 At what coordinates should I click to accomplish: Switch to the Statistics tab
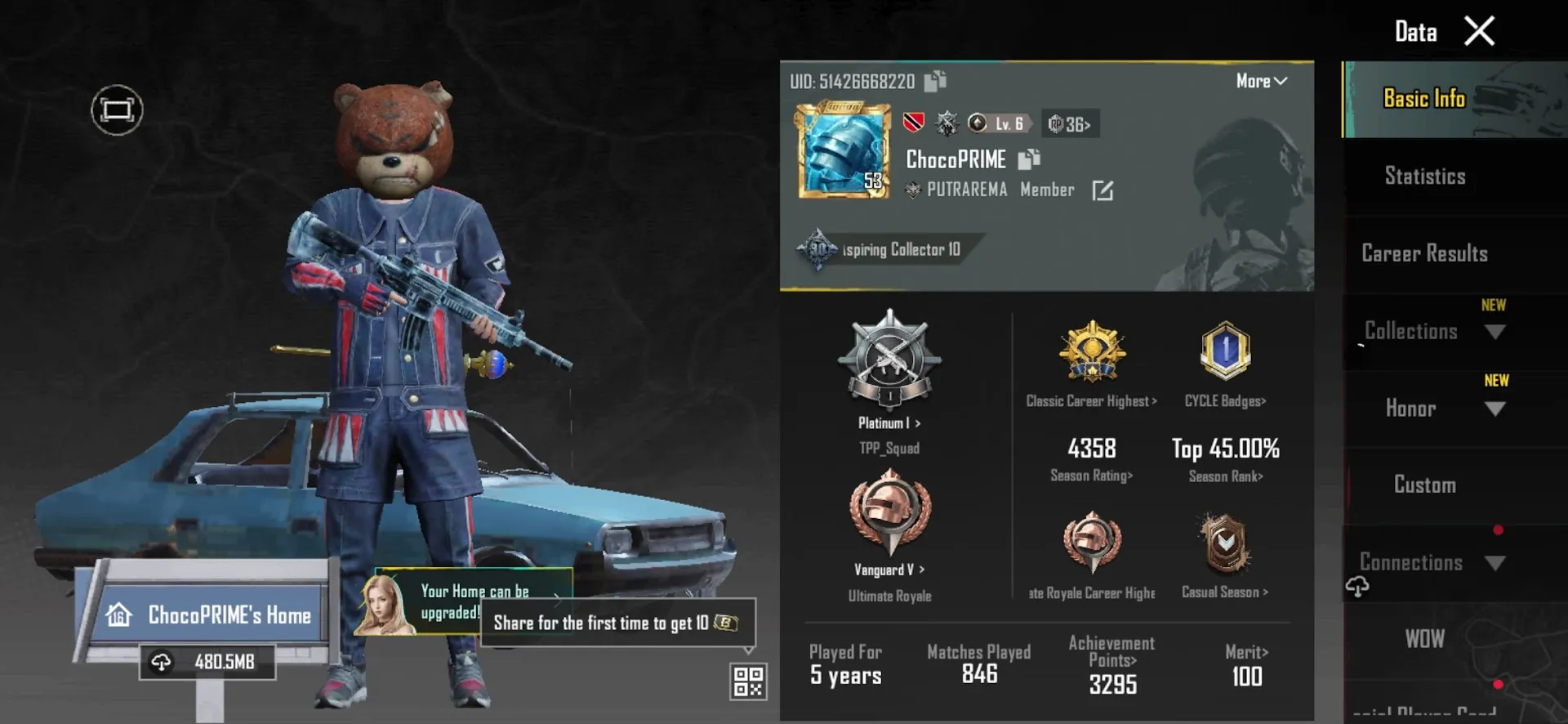(1424, 176)
